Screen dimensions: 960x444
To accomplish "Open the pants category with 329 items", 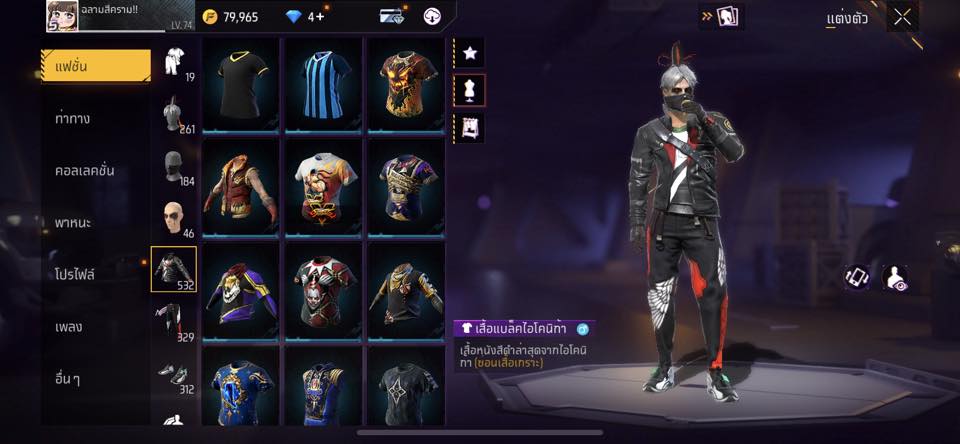I will tap(174, 322).
